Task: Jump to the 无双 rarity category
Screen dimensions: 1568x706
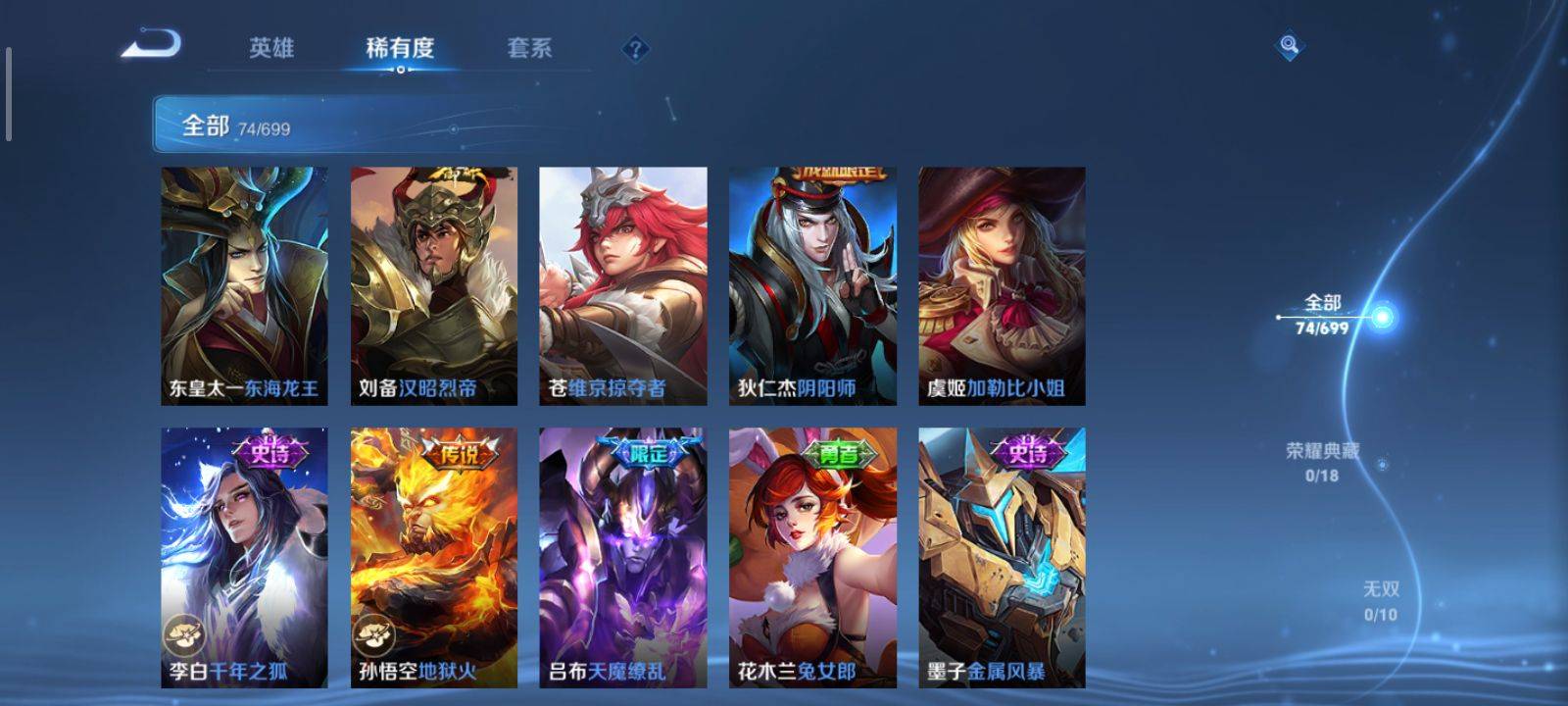Action: coord(1381,600)
